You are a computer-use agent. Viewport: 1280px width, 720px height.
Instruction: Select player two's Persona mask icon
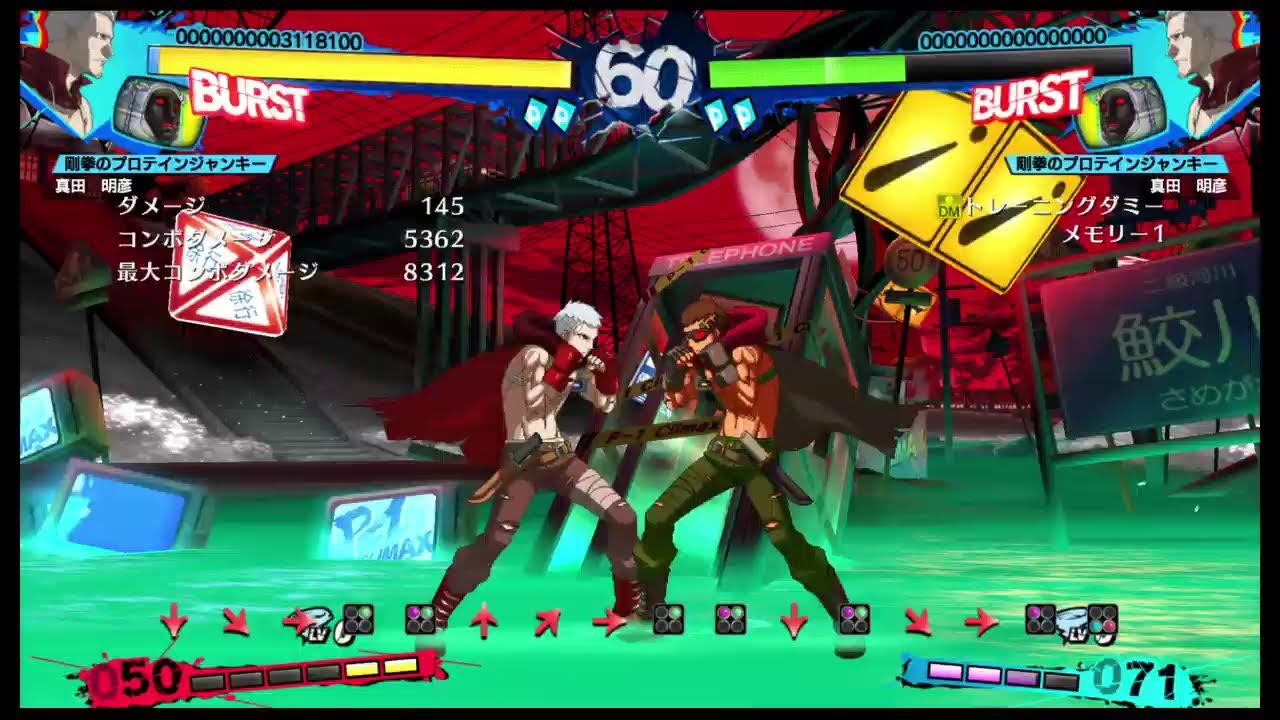click(x=1120, y=112)
